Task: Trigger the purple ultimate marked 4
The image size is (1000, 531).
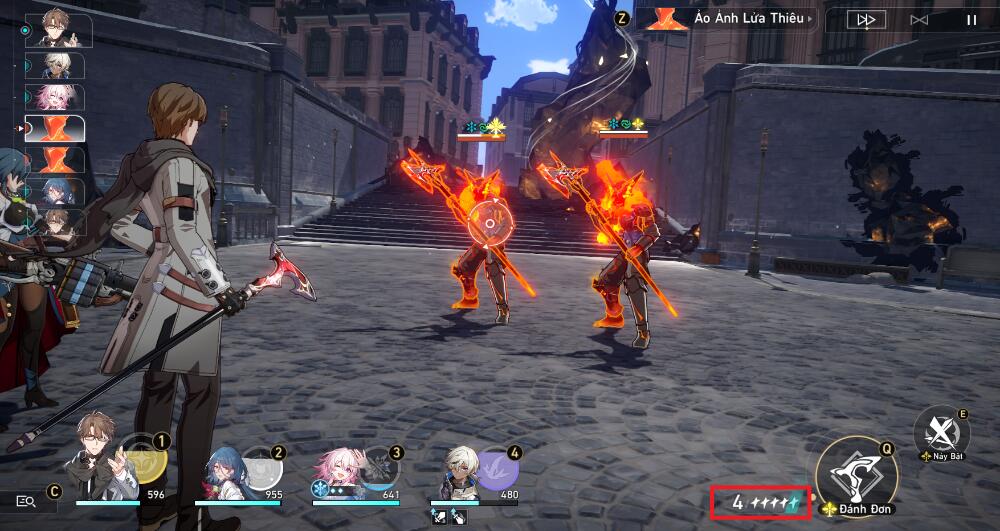Action: pyautogui.click(x=497, y=466)
